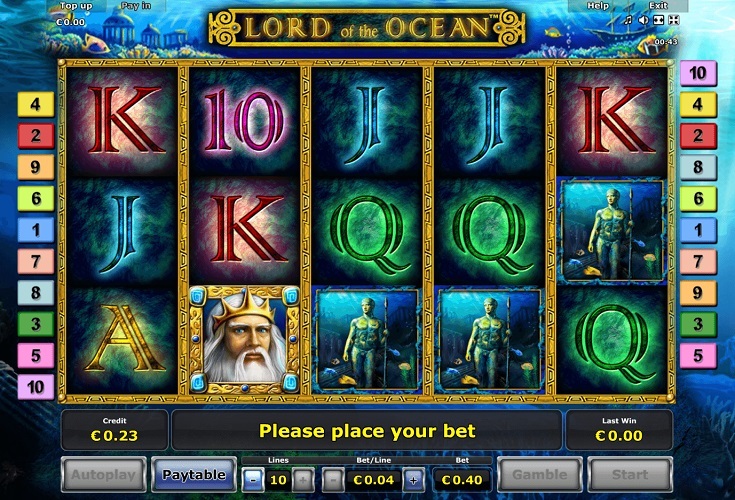Exit the game
Image resolution: width=735 pixels, height=500 pixels.
(657, 6)
